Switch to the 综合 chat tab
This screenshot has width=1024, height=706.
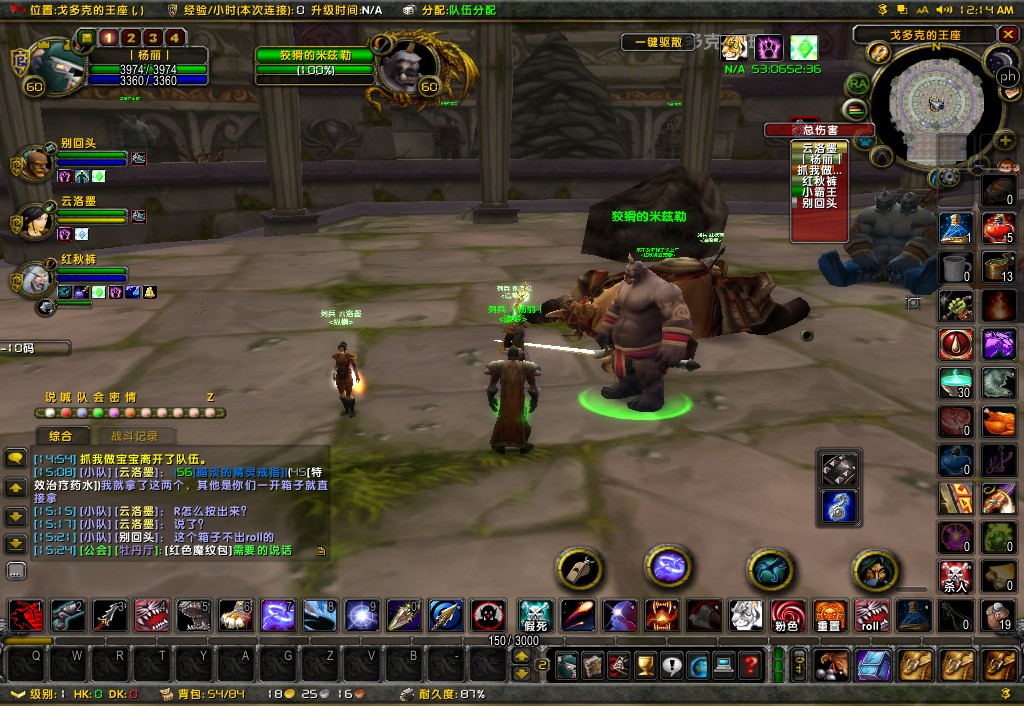(x=60, y=436)
